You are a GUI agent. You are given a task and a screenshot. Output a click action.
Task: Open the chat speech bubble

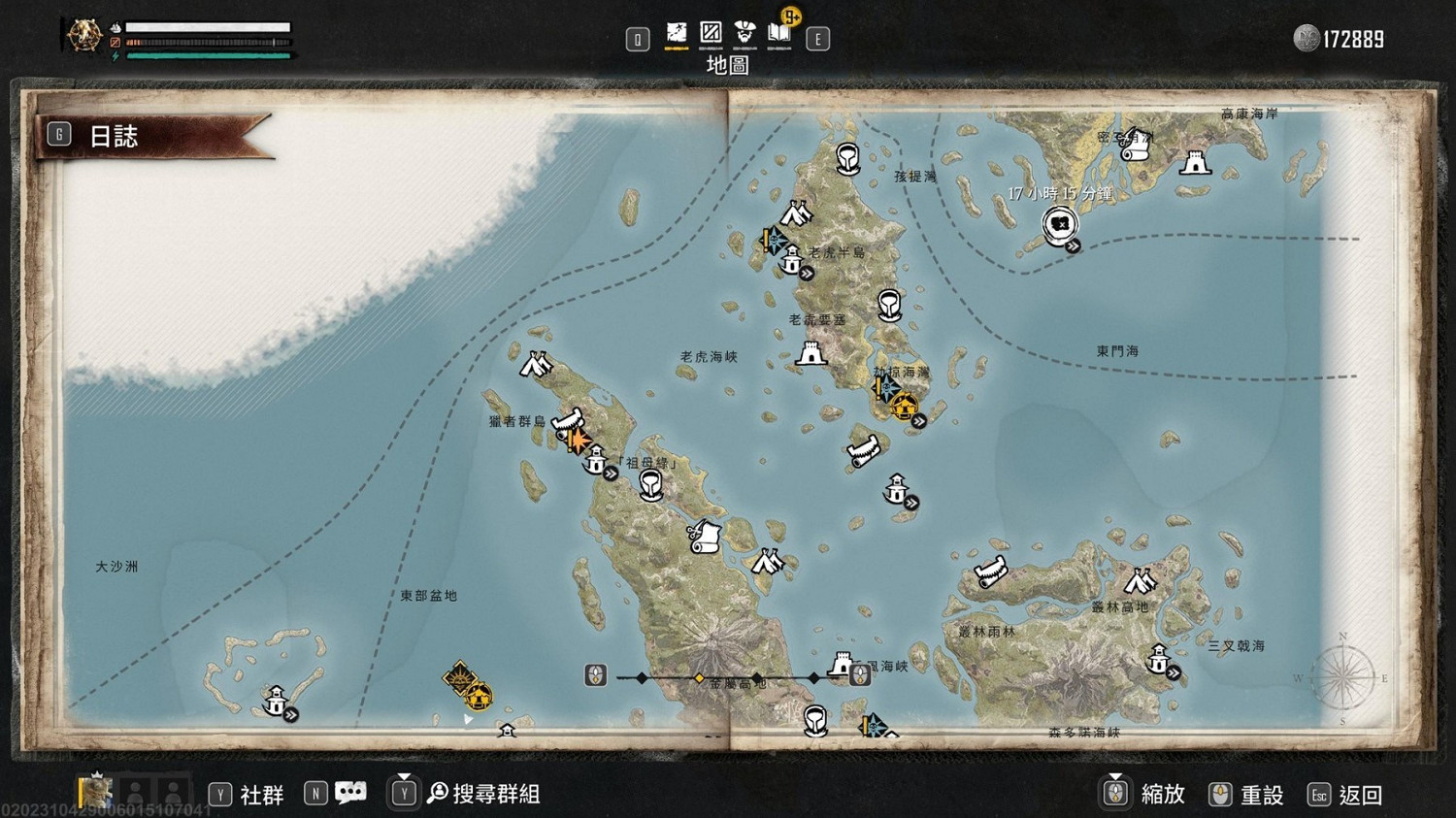(349, 793)
